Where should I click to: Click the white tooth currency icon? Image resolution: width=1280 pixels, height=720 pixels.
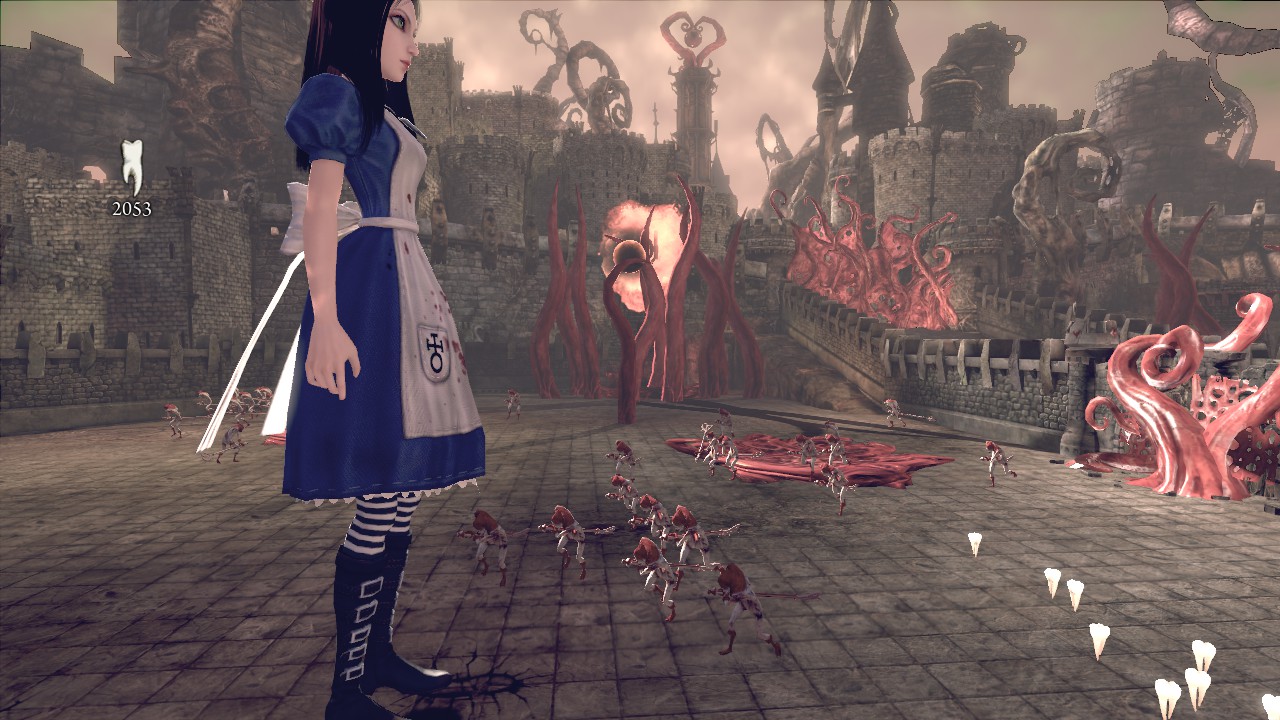(x=131, y=166)
